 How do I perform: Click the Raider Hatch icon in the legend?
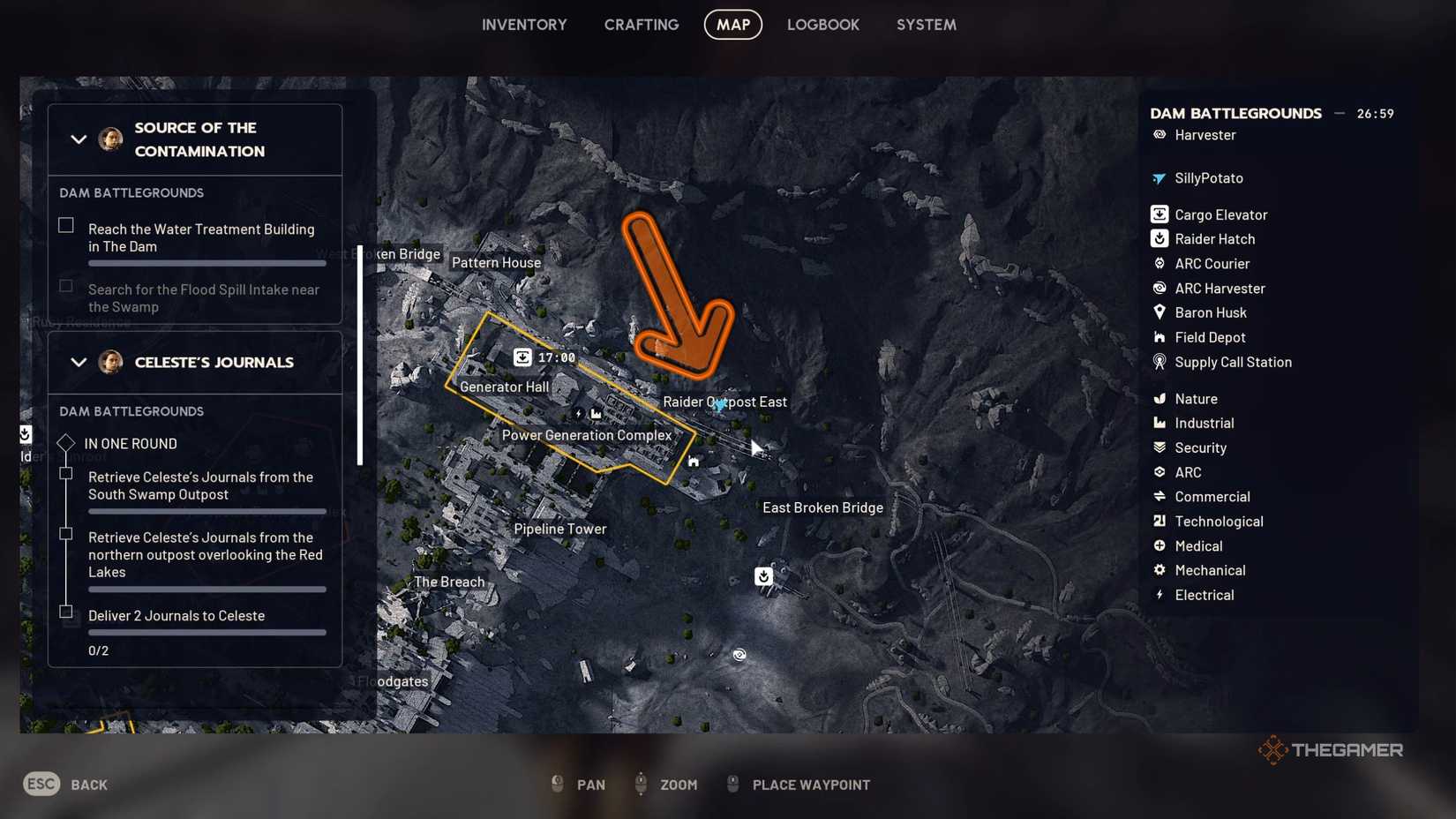[1159, 238]
